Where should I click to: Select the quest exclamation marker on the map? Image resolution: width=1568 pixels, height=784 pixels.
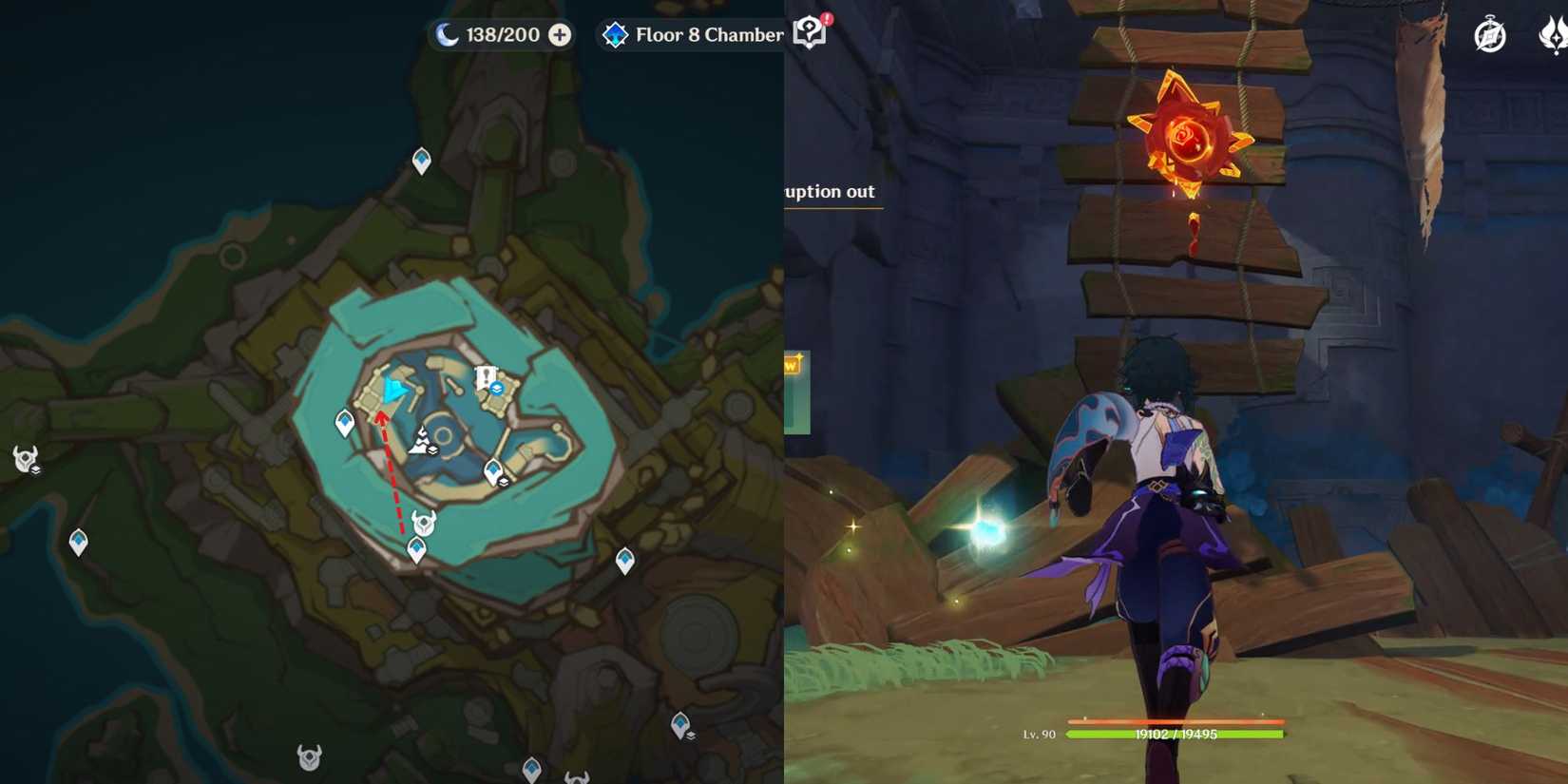click(485, 373)
